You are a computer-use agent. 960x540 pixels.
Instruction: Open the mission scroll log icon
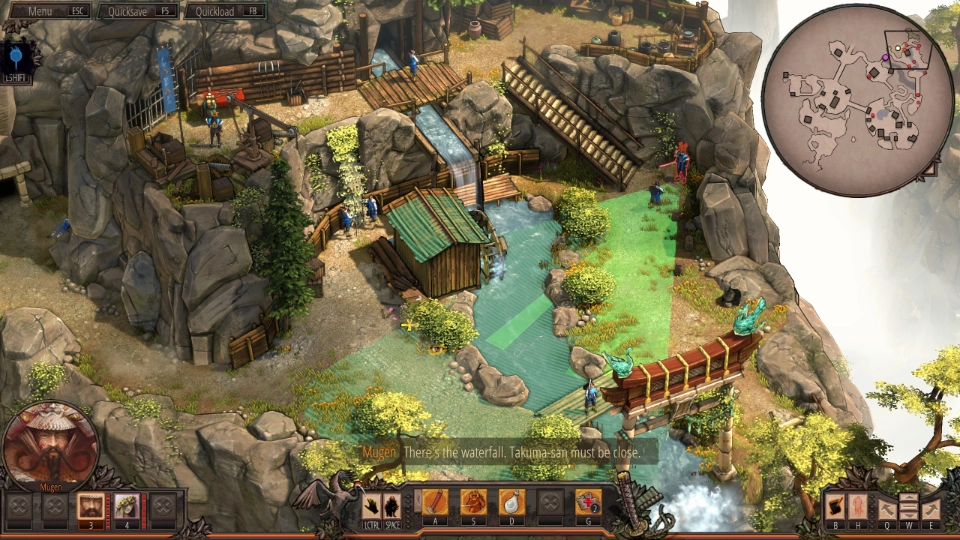[x=836, y=506]
